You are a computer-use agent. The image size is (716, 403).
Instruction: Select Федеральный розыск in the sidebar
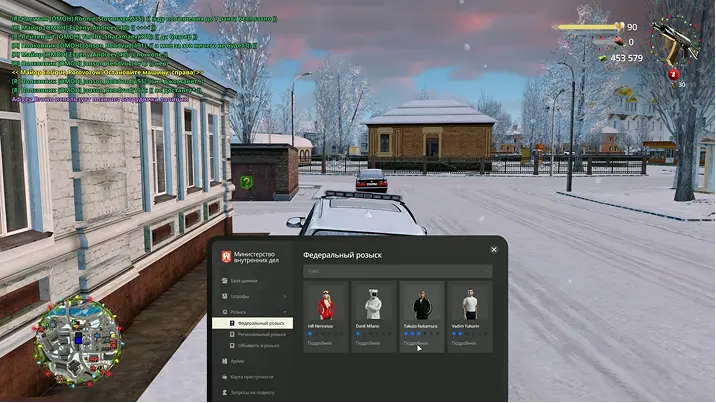pyautogui.click(x=260, y=323)
